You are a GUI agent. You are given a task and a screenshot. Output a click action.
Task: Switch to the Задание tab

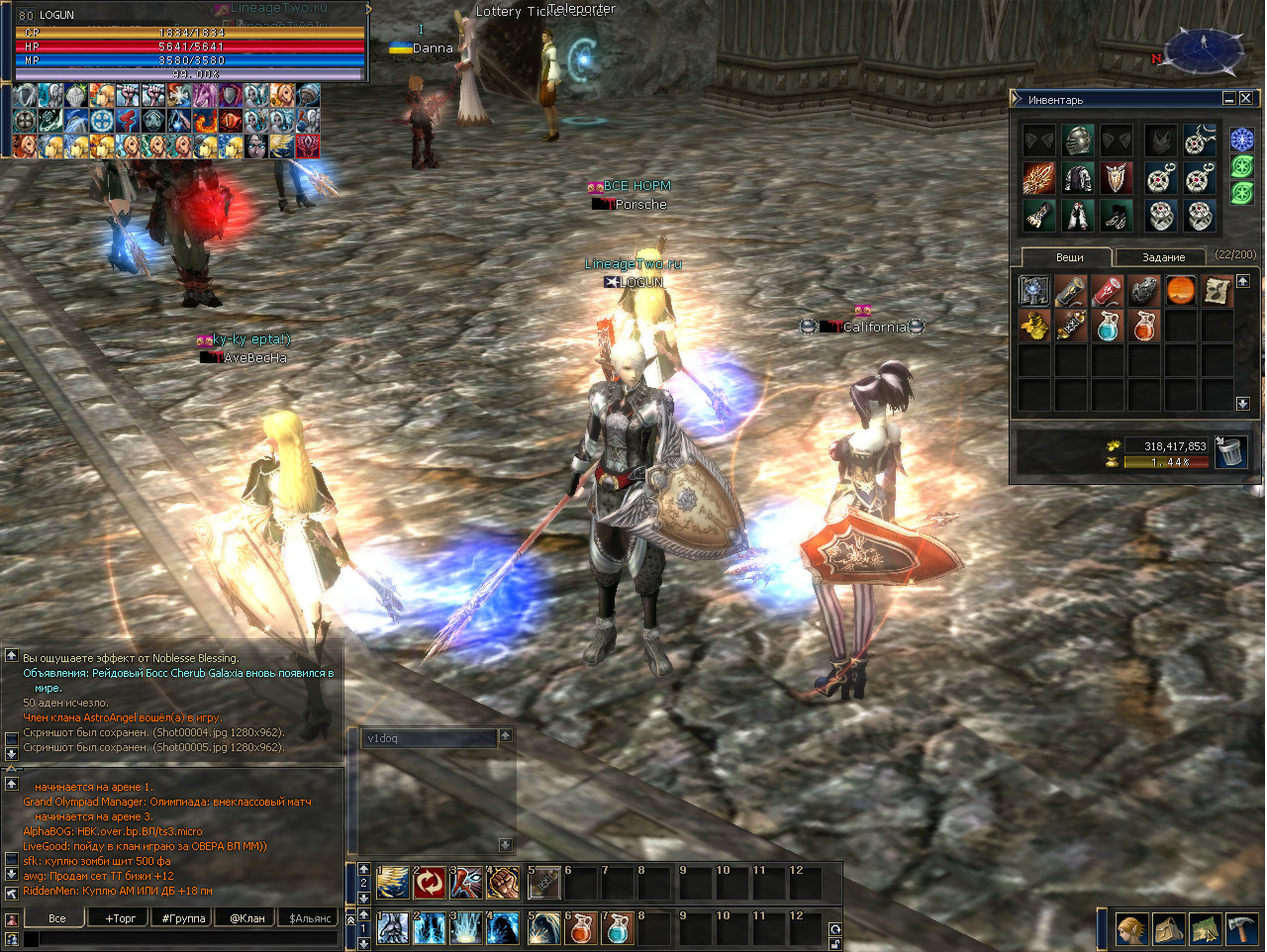pos(1163,257)
